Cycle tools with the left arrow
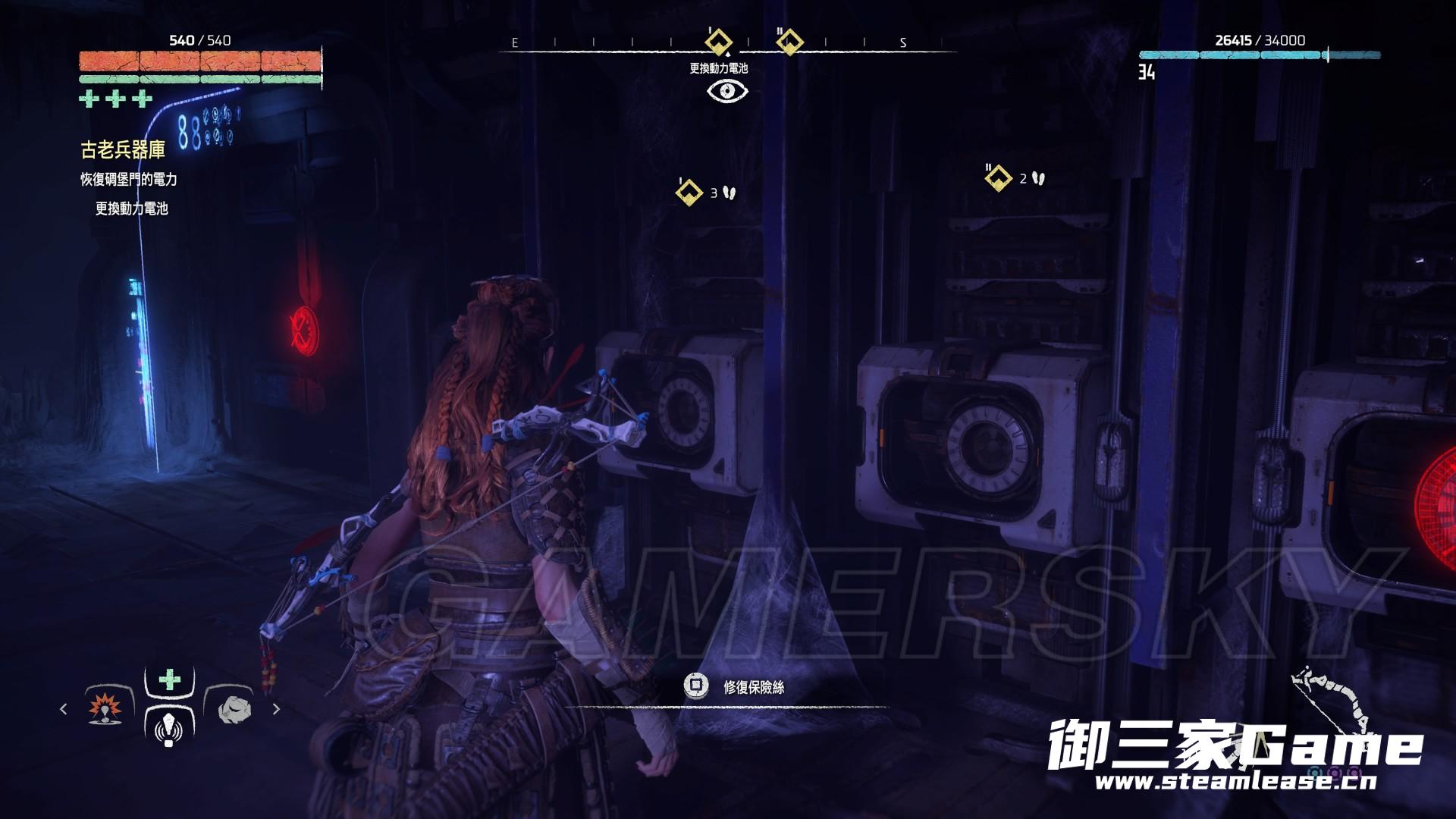The image size is (1456, 819). point(63,709)
